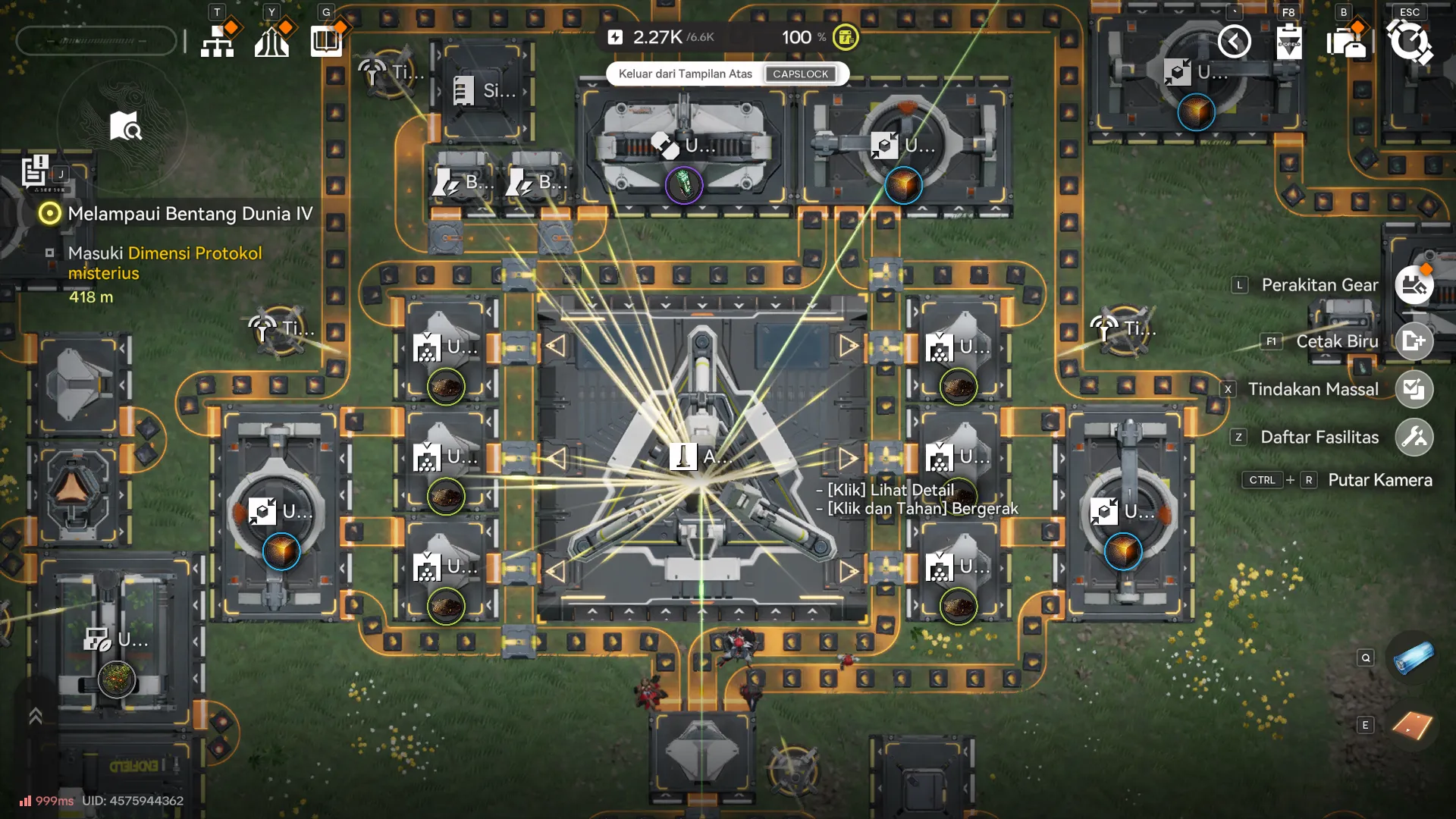
Task: Select the blue-circled ore slot on right refinery
Action: pos(1125,554)
